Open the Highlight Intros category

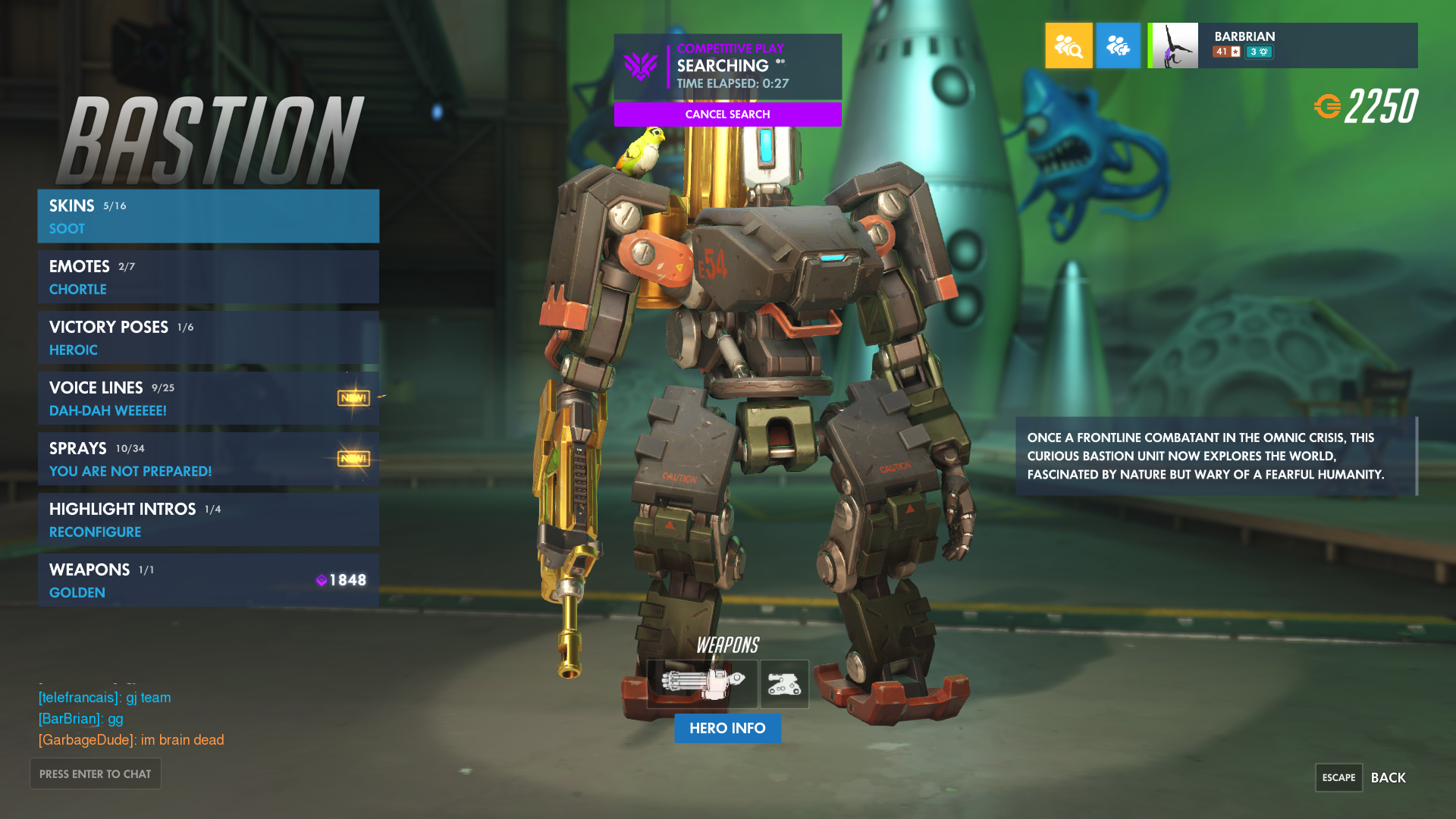point(208,519)
